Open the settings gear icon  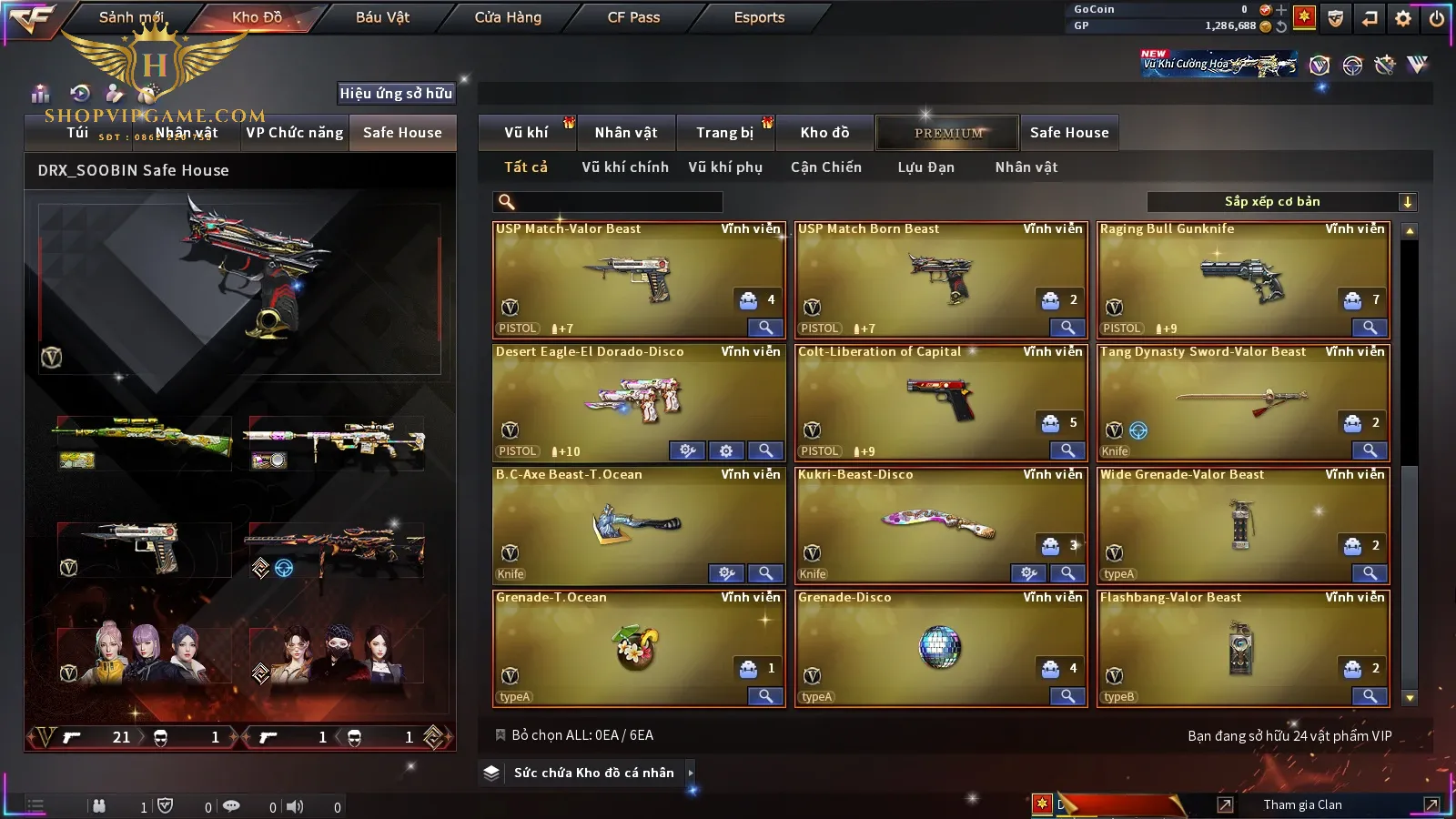click(x=1403, y=18)
